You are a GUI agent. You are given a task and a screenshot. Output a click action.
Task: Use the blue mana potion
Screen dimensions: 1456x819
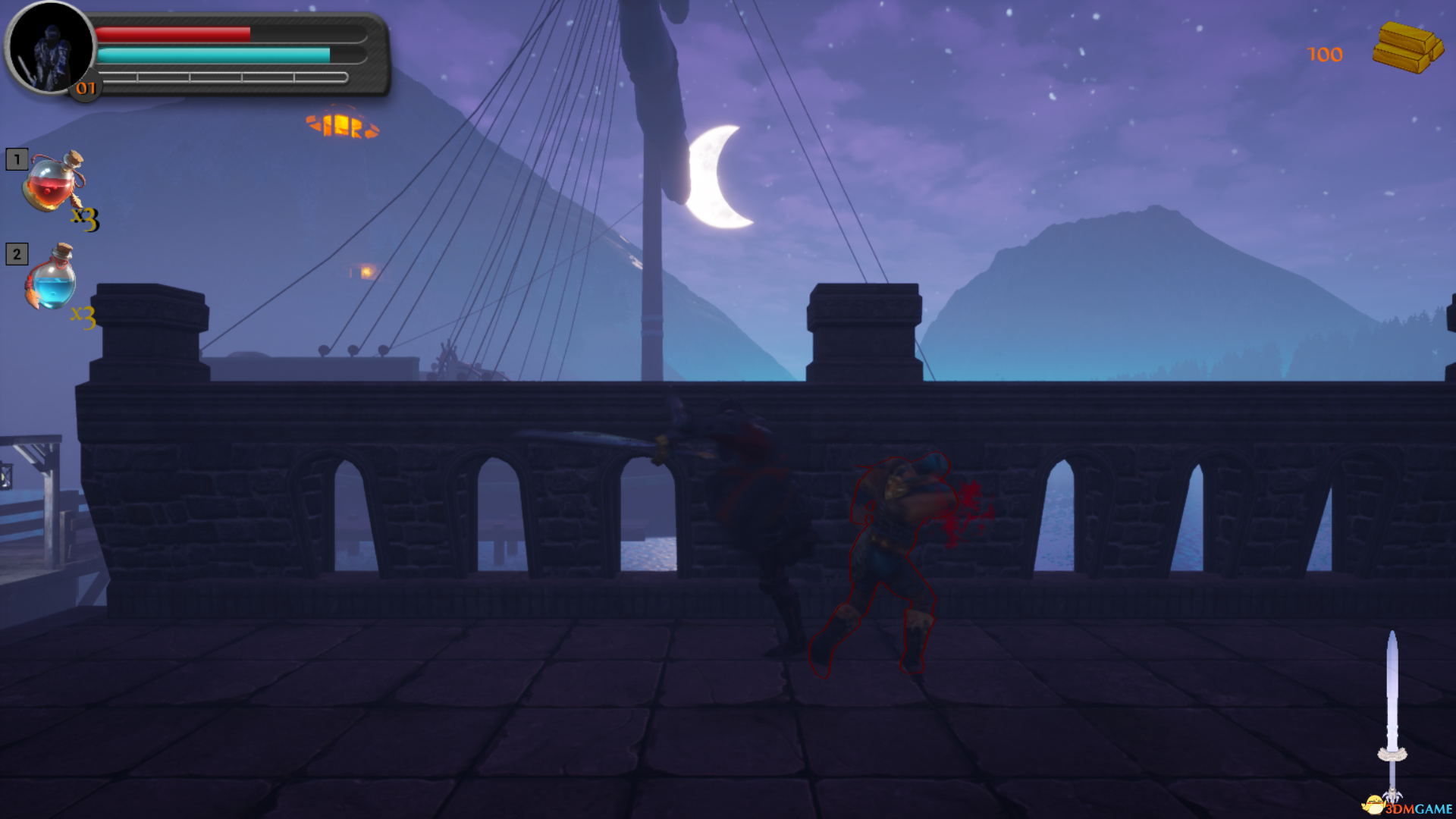coord(52,279)
